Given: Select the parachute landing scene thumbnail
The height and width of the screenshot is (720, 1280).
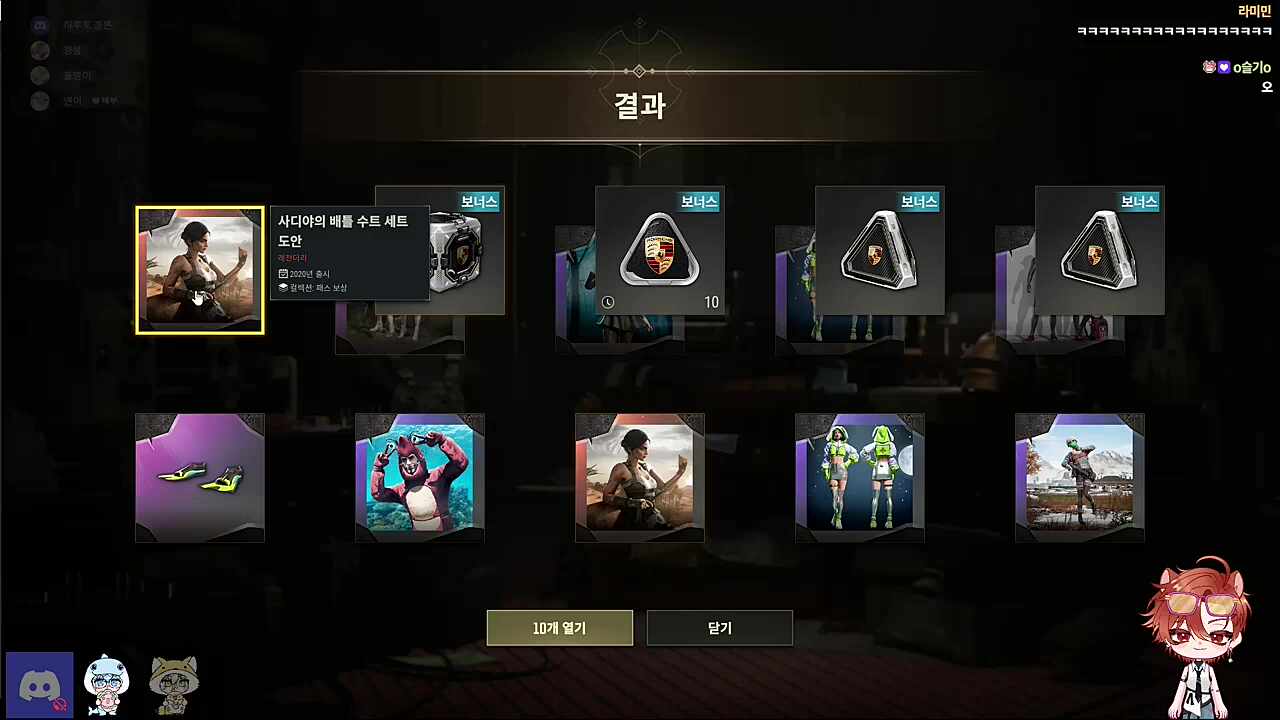Looking at the screenshot, I should click(1079, 477).
